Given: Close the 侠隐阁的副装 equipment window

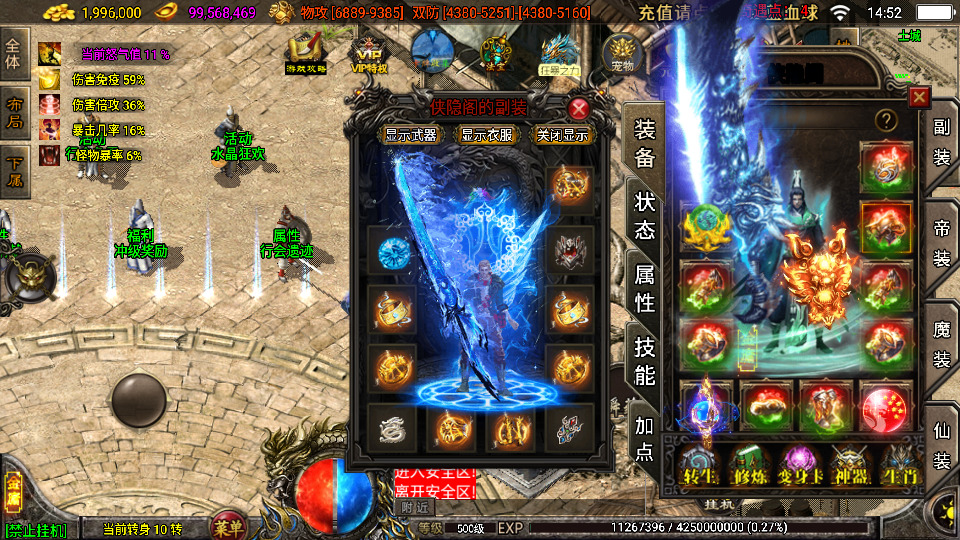Looking at the screenshot, I should click(579, 109).
